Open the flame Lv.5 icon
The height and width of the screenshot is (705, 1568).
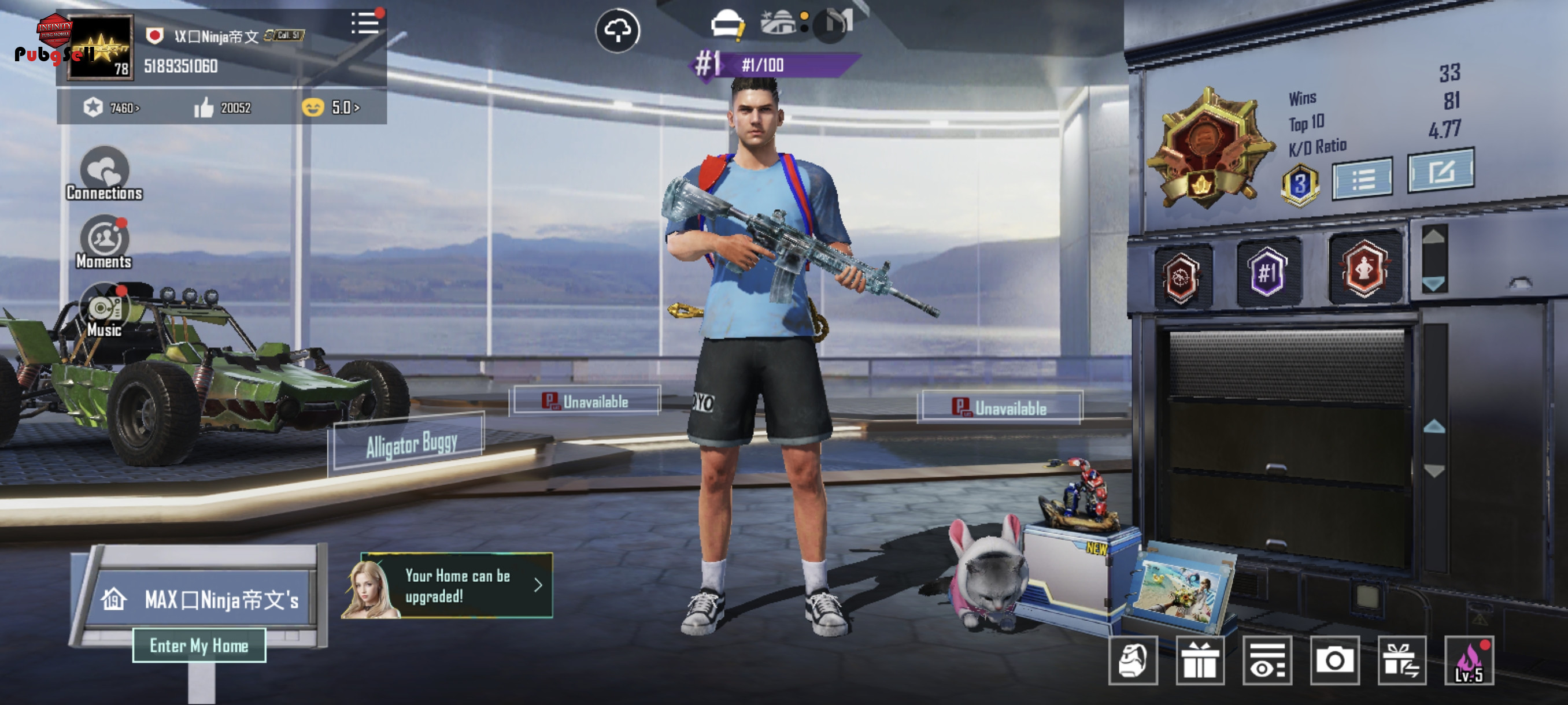point(1469,661)
